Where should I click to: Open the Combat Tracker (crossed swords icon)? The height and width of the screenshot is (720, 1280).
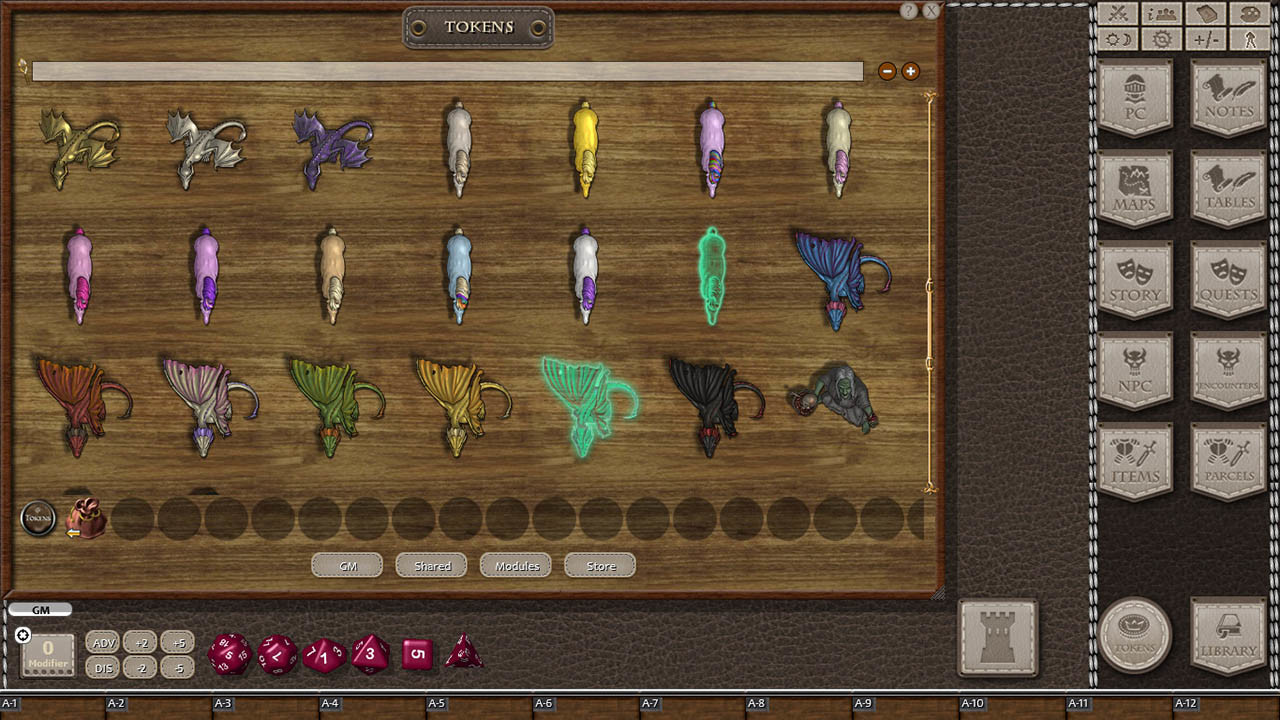pos(1119,15)
